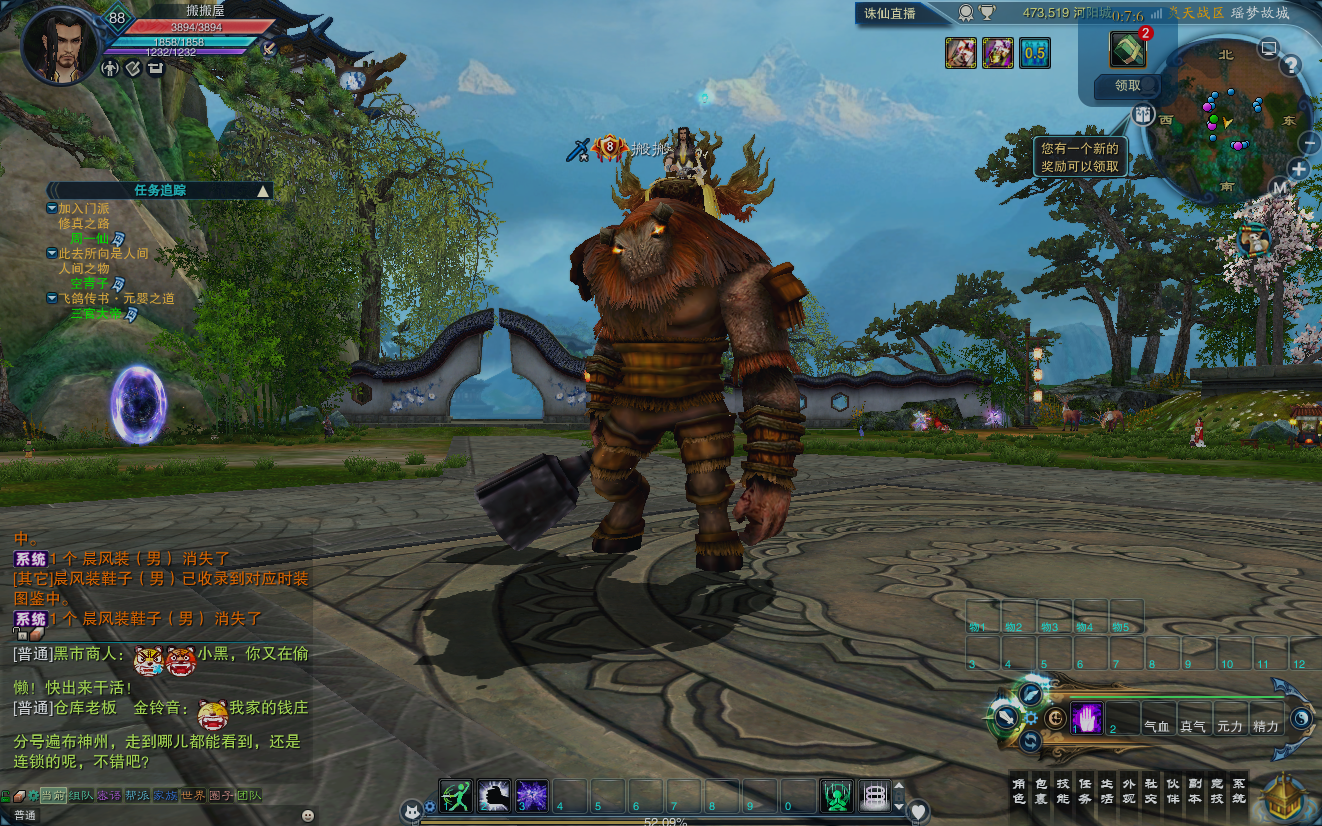Toggle the chat settings gear icon
The image size is (1322, 826).
pyautogui.click(x=32, y=795)
